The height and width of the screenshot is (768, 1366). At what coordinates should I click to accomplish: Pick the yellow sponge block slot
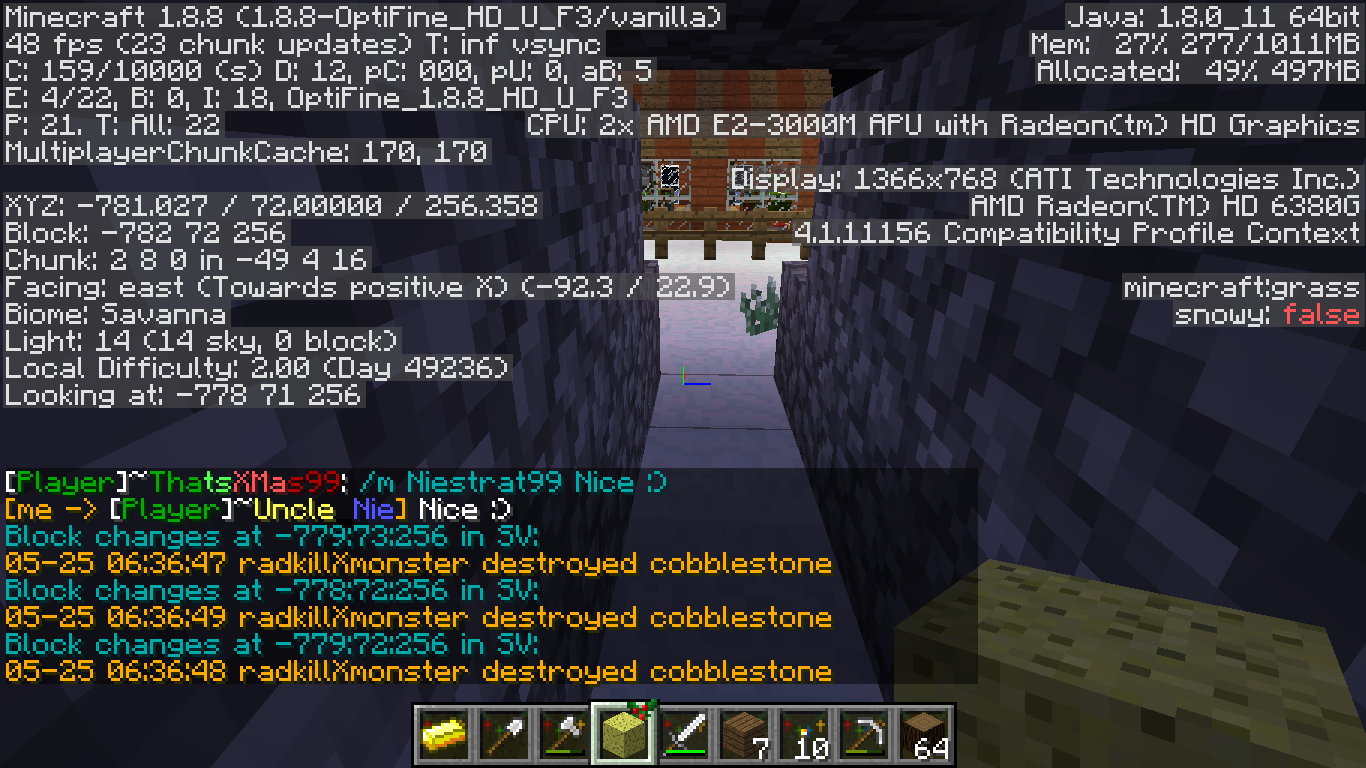point(625,735)
